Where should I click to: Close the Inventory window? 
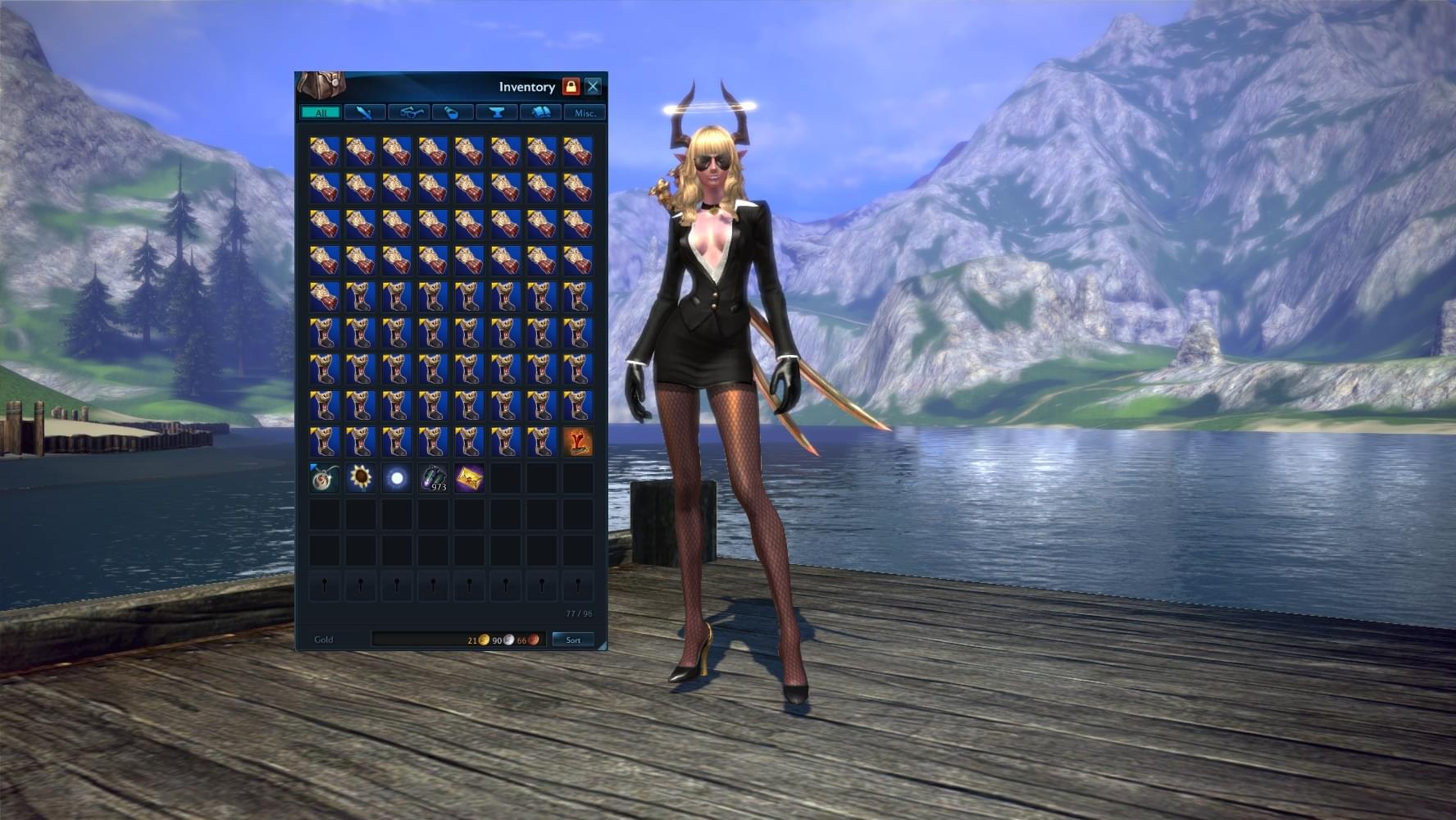point(593,86)
